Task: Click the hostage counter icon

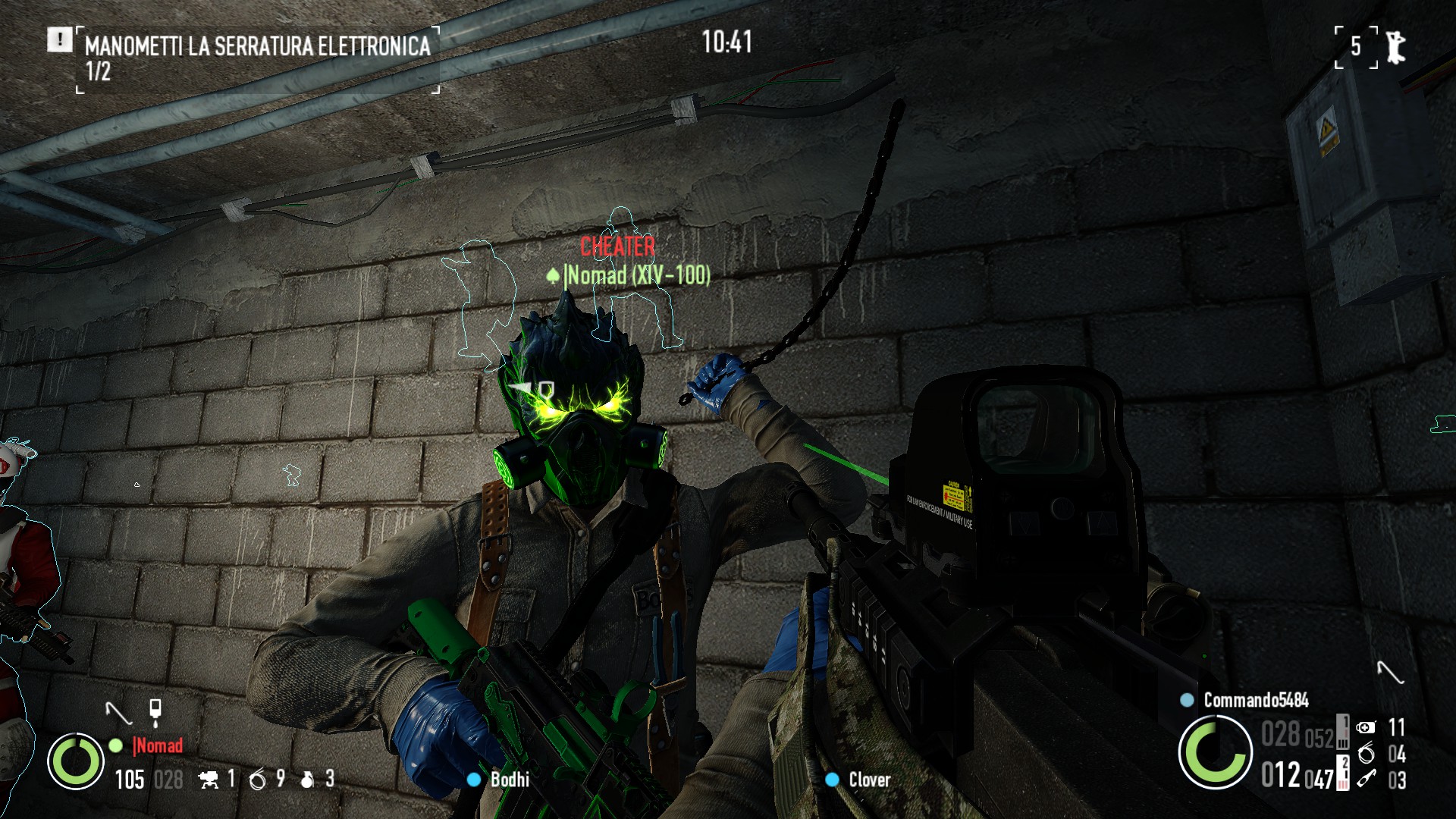Action: coord(1395,47)
